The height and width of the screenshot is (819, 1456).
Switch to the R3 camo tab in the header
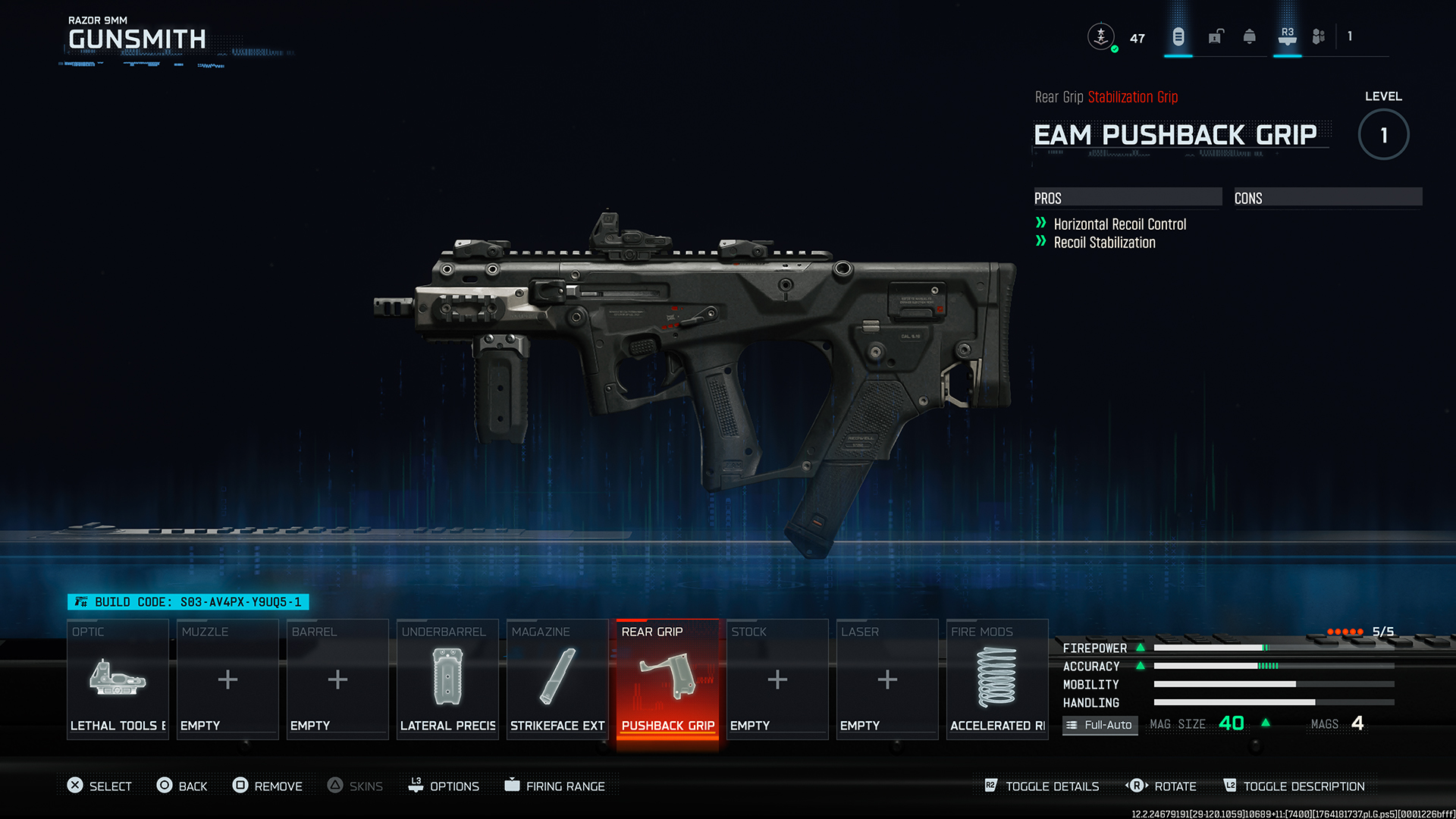pyautogui.click(x=1287, y=36)
